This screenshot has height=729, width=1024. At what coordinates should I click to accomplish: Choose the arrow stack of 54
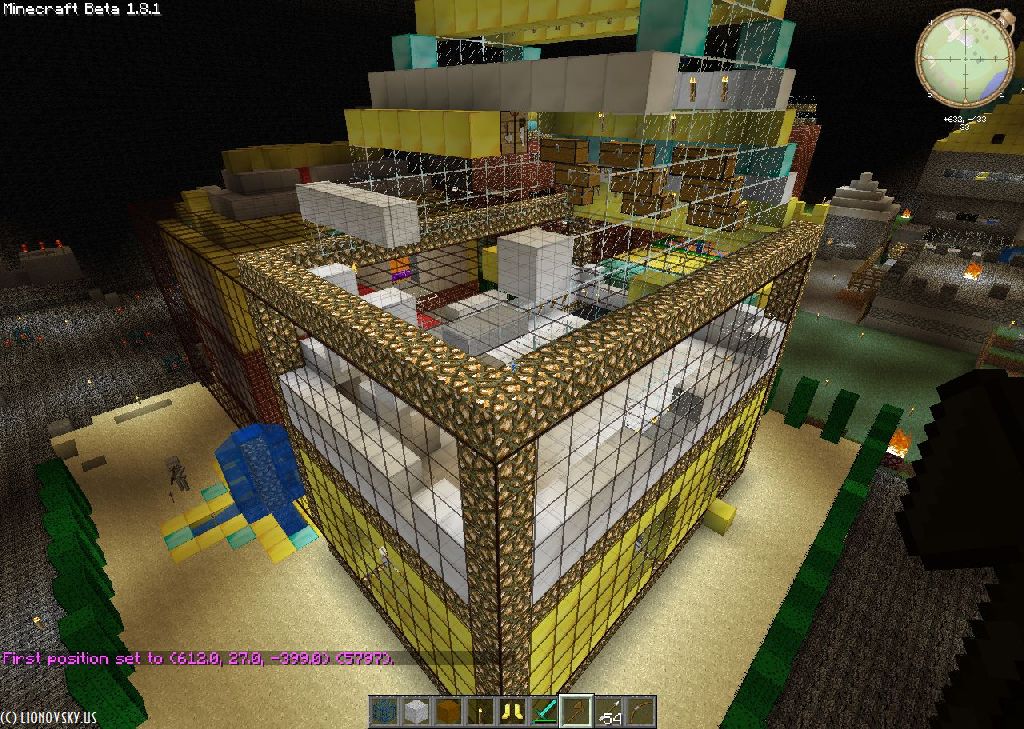608,712
